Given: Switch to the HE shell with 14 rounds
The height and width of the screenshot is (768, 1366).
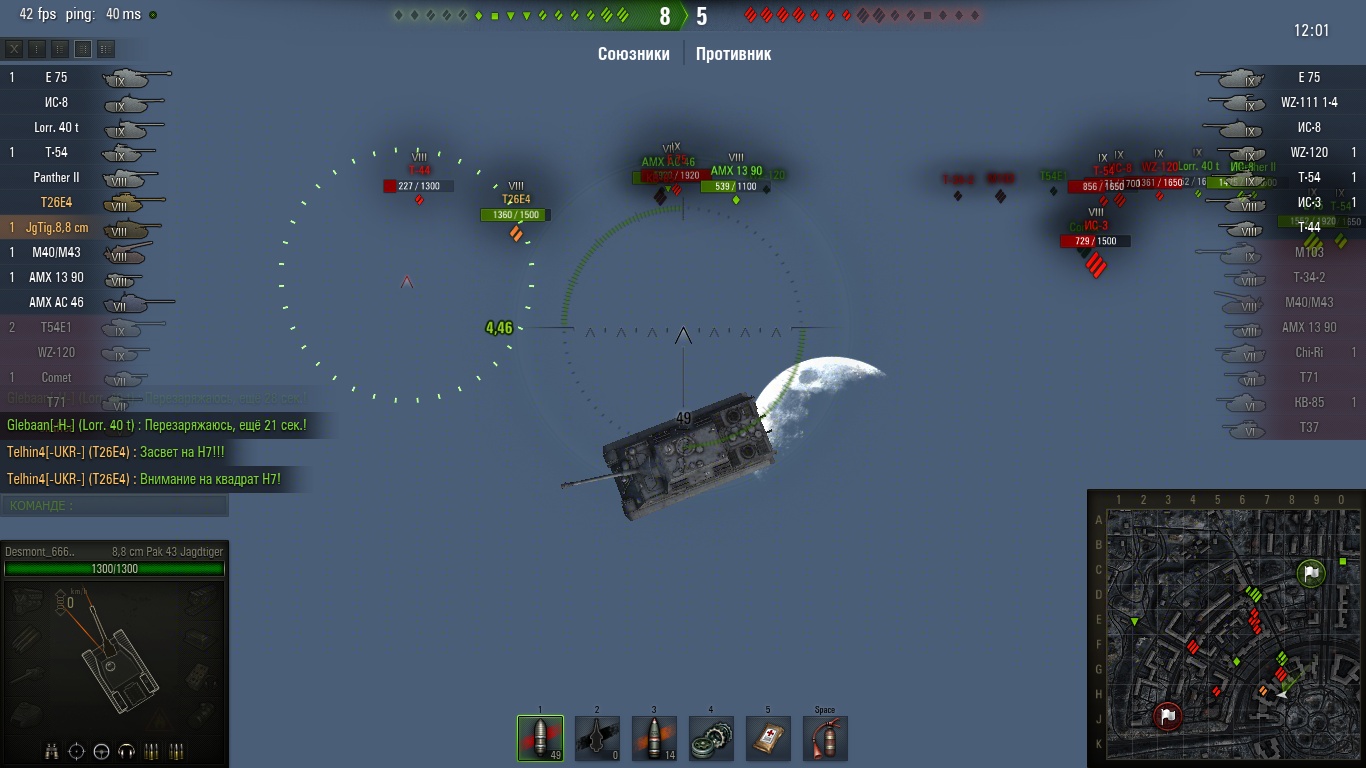Looking at the screenshot, I should point(654,738).
